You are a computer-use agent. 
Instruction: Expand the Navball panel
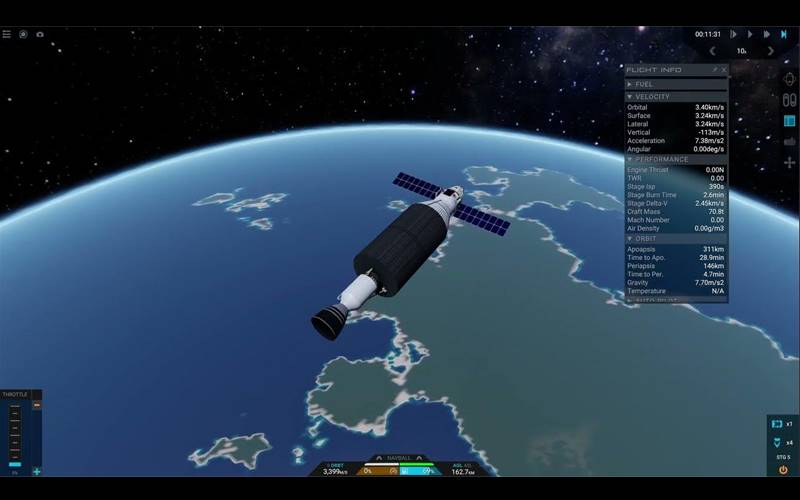[400, 458]
